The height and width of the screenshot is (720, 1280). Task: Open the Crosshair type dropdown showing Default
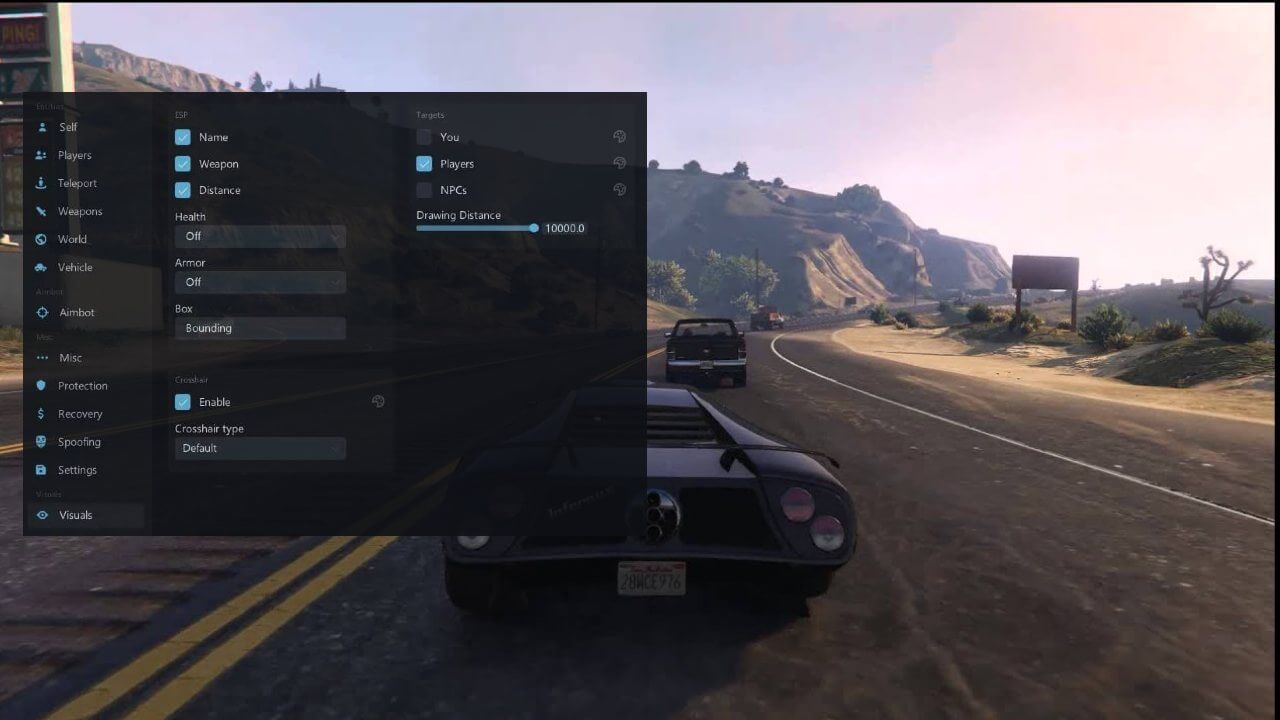click(260, 448)
